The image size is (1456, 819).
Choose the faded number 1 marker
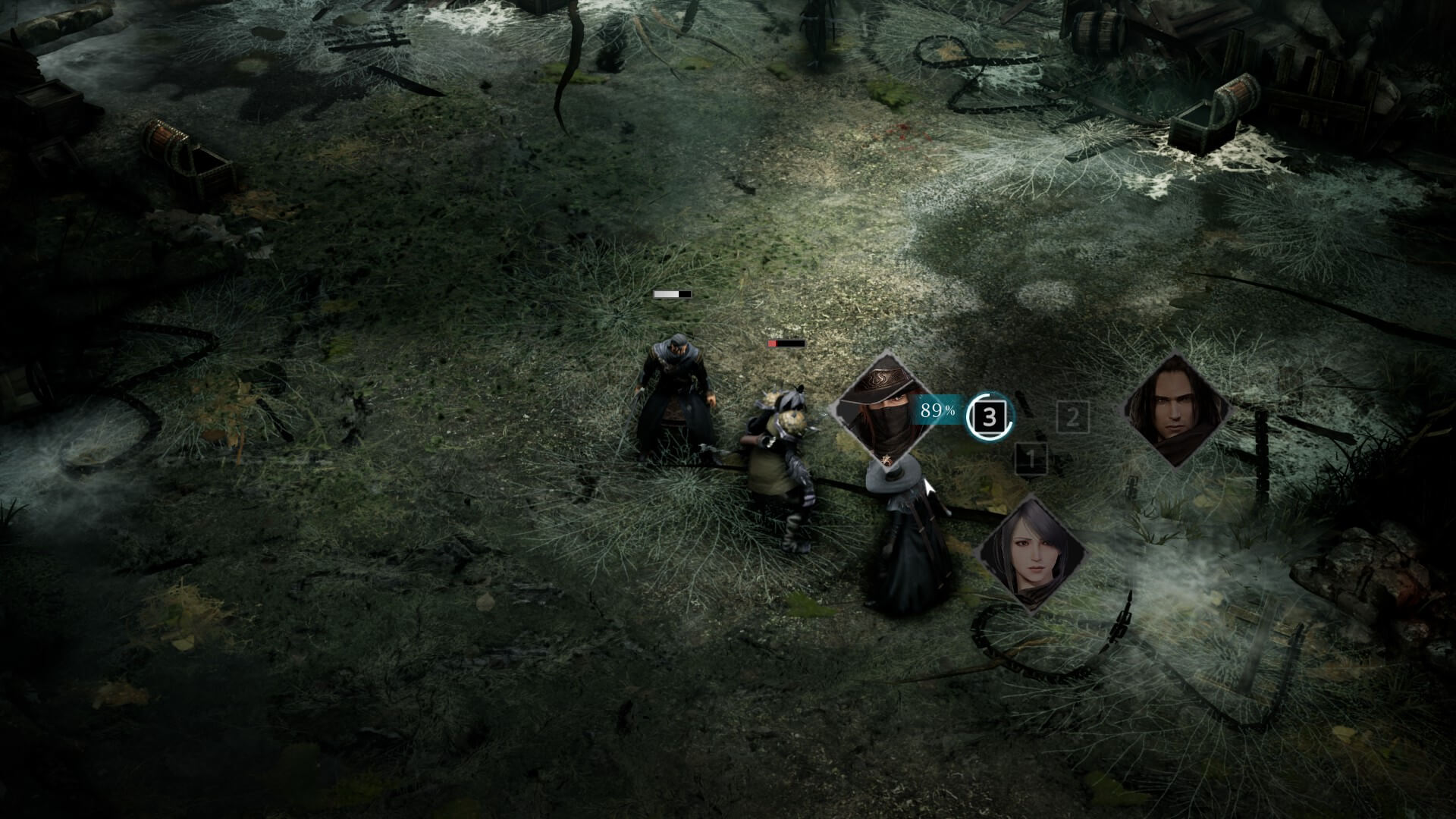point(1030,458)
